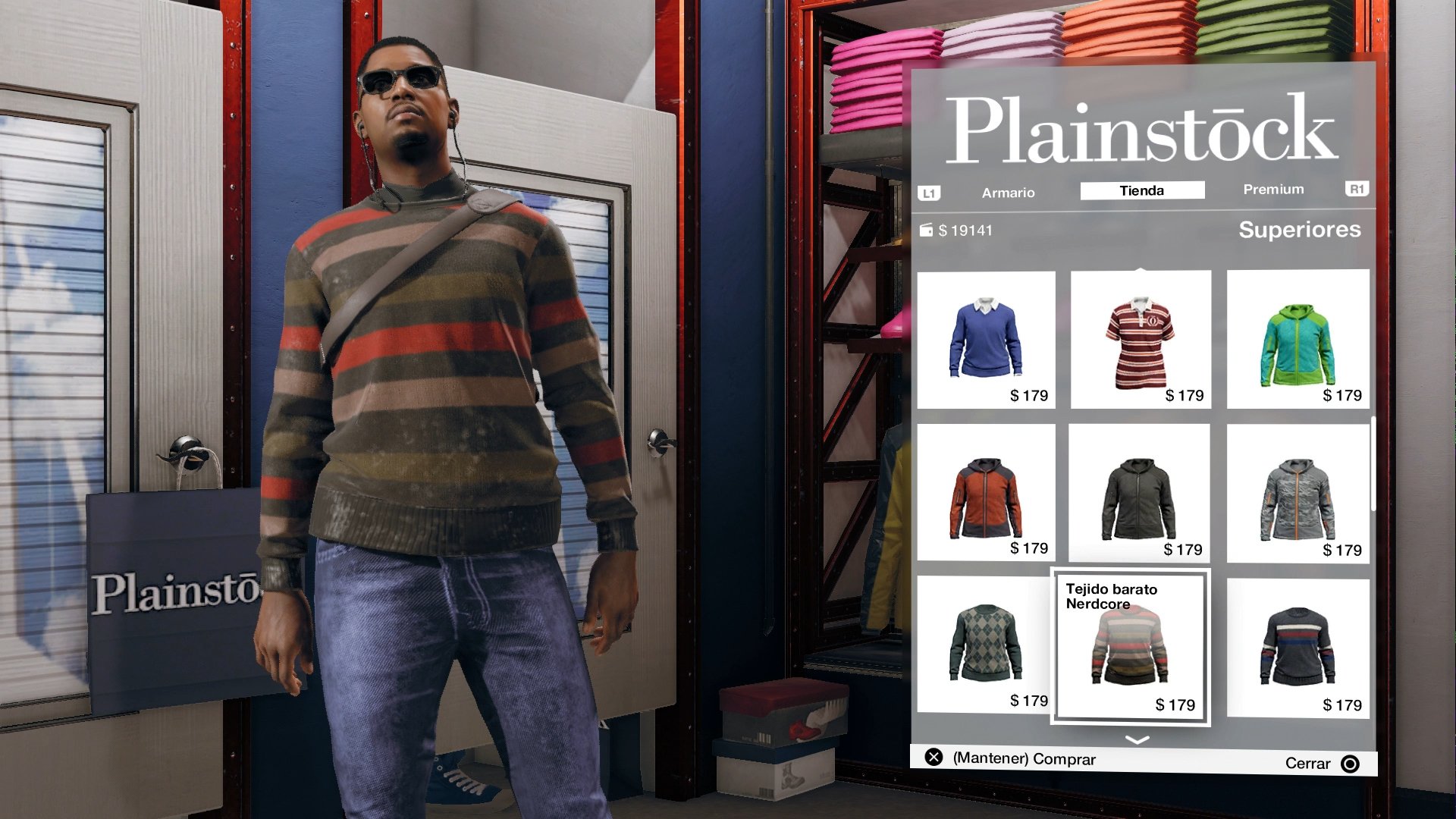The image size is (1456, 819).
Task: Click Cerrar to exit the store
Action: click(x=1306, y=764)
